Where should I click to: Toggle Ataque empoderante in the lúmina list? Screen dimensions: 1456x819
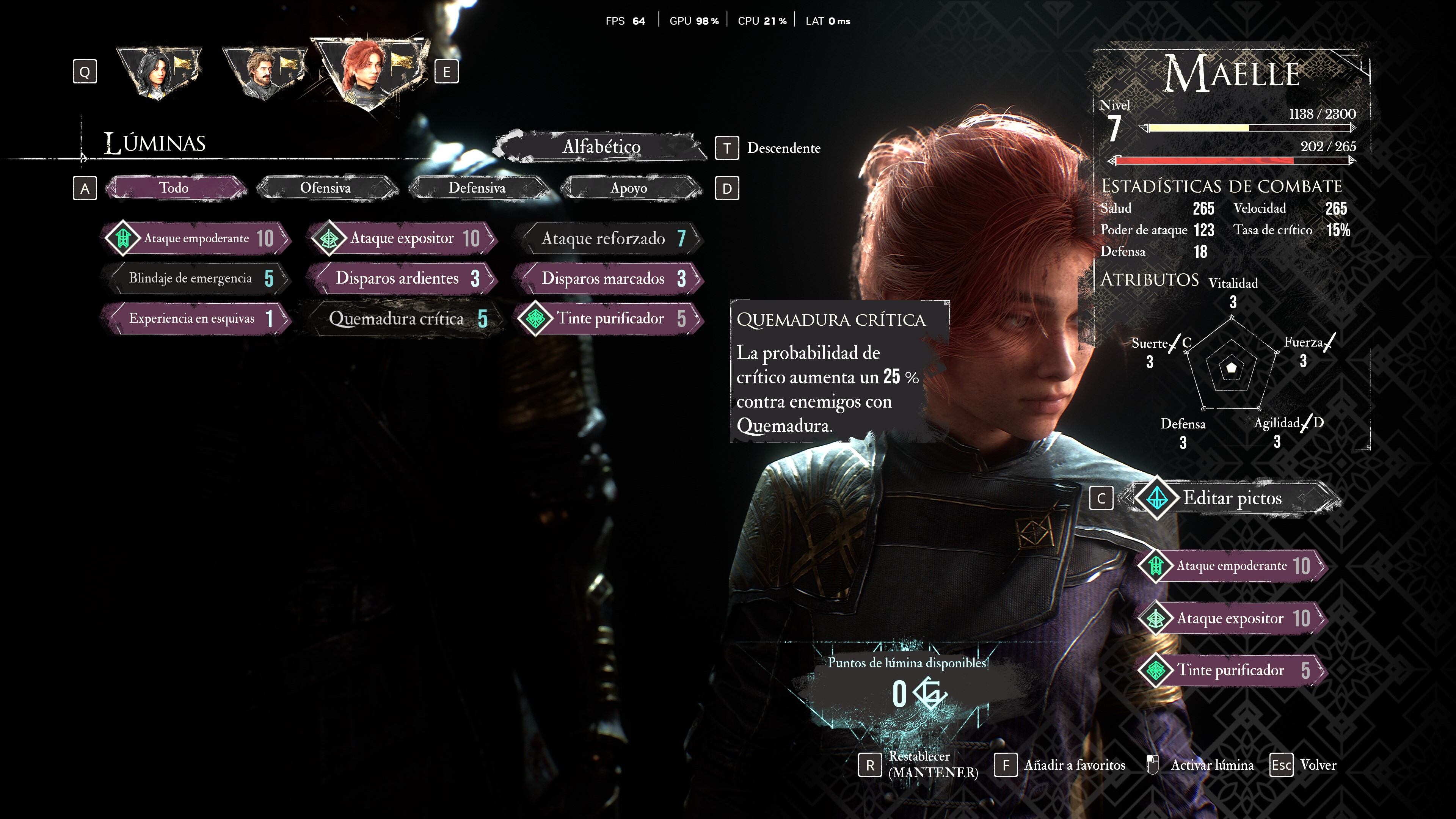[197, 238]
